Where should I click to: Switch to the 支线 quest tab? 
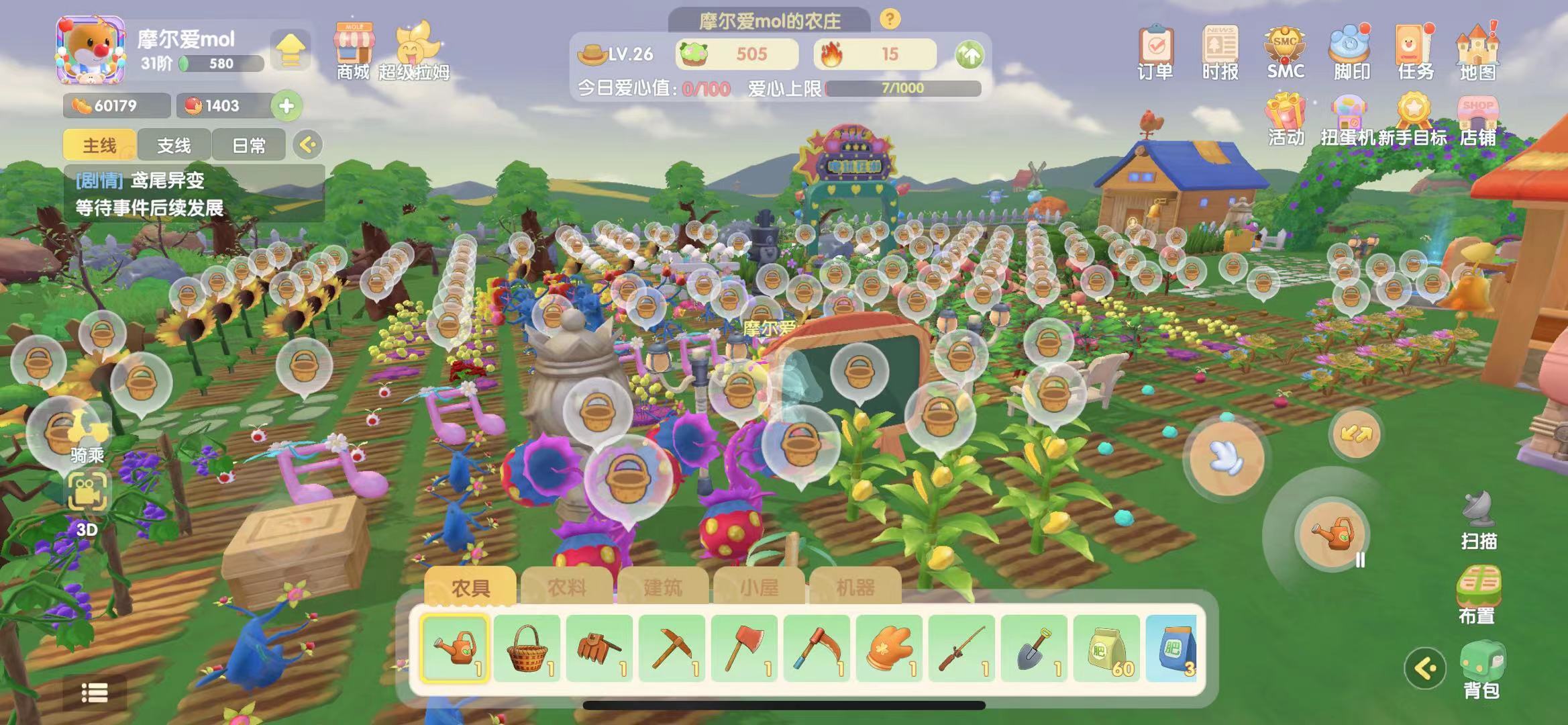click(174, 145)
